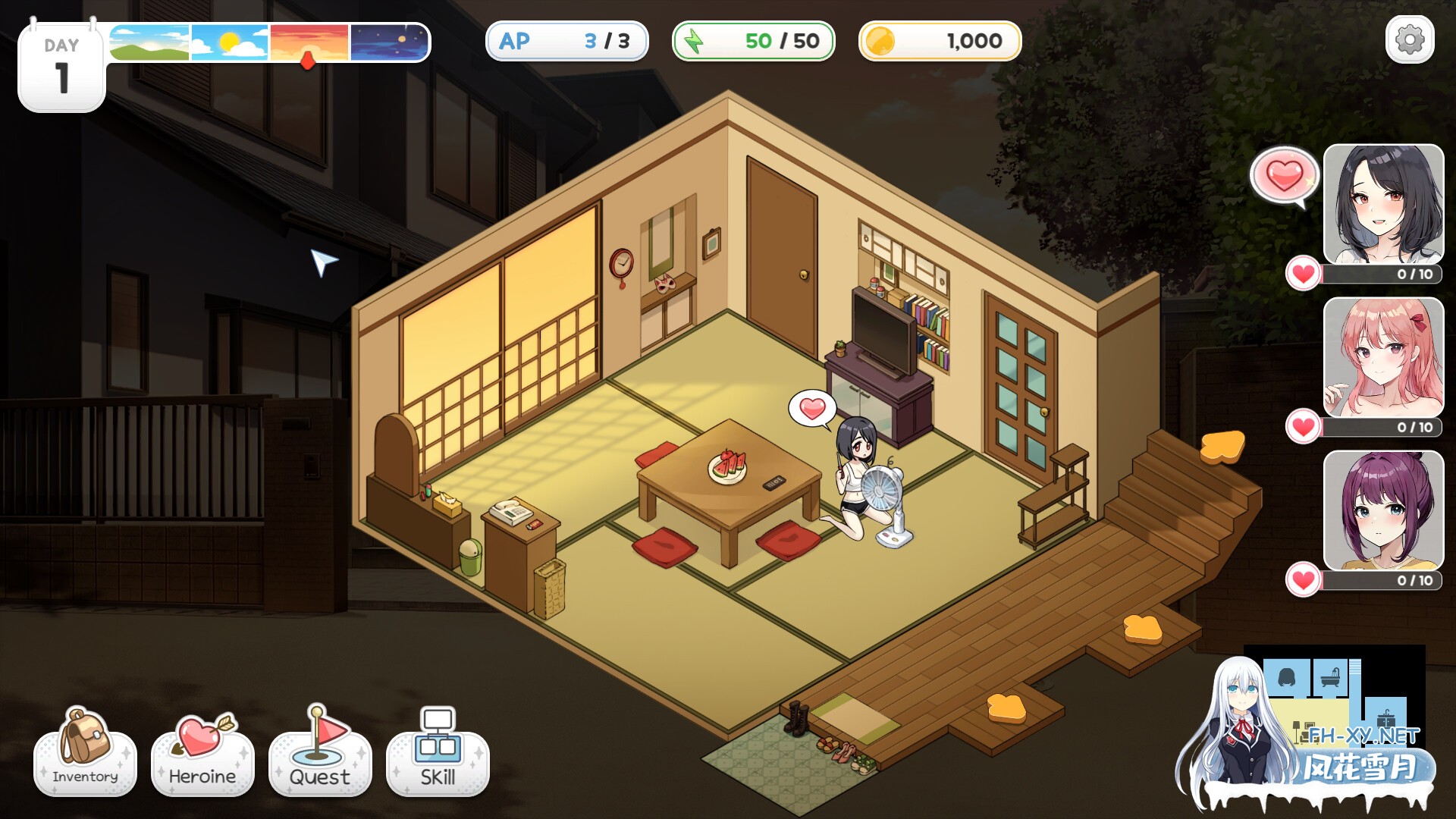Select the black-haired heroine portrait
The height and width of the screenshot is (819, 1456).
click(1383, 203)
